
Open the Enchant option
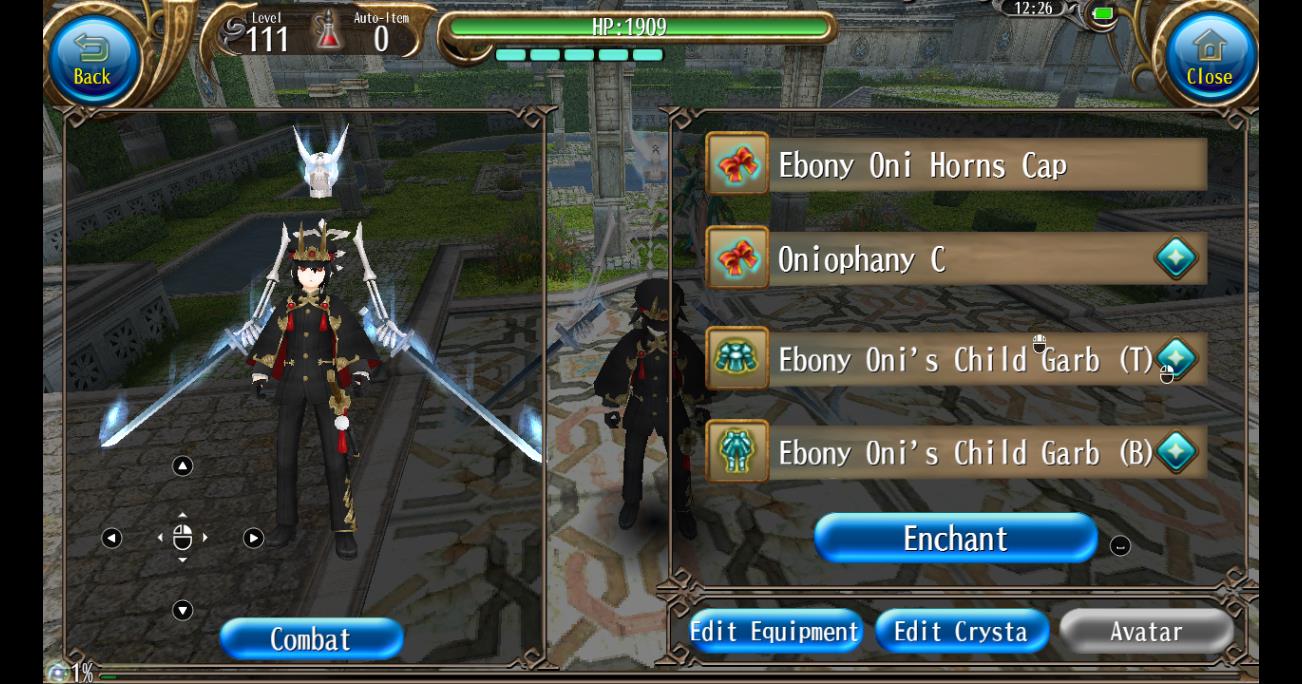955,539
